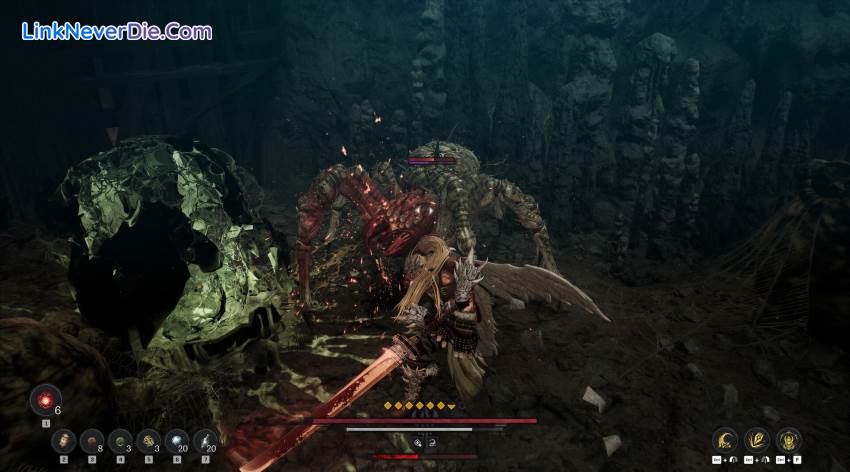Select the silver shard item in slot 7

tap(204, 440)
